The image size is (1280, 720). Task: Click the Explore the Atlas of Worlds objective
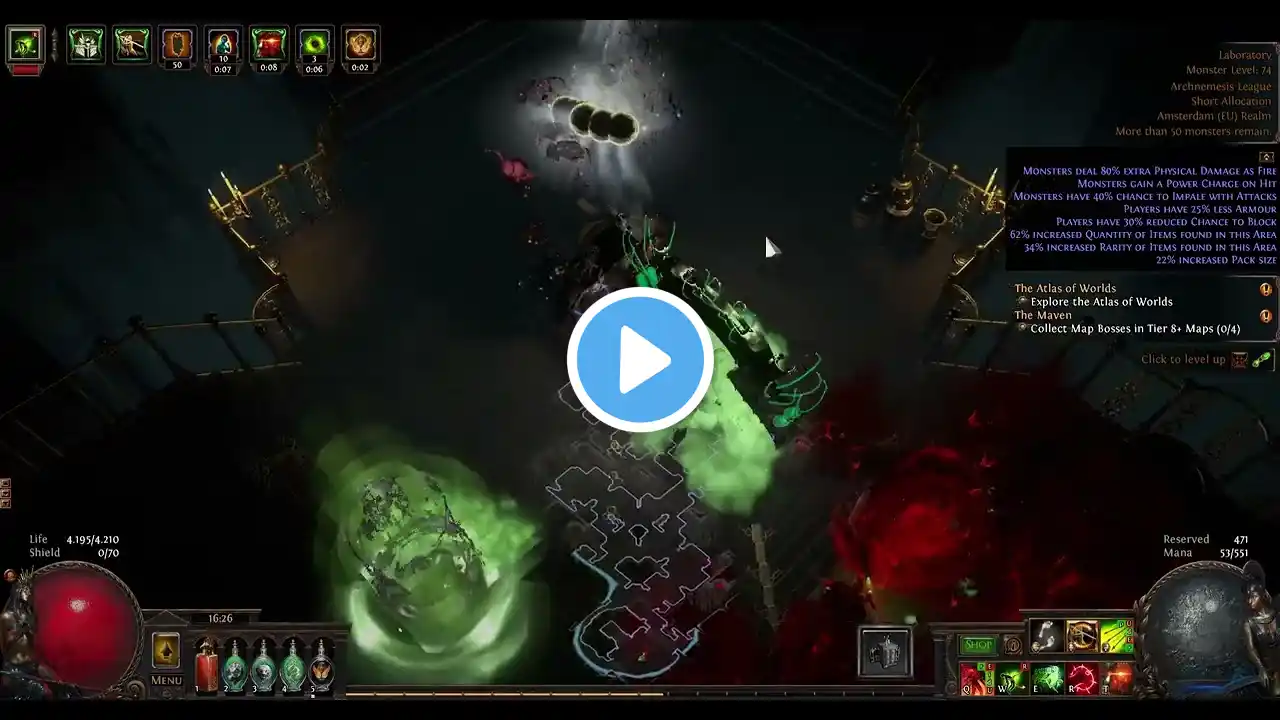(x=1101, y=302)
